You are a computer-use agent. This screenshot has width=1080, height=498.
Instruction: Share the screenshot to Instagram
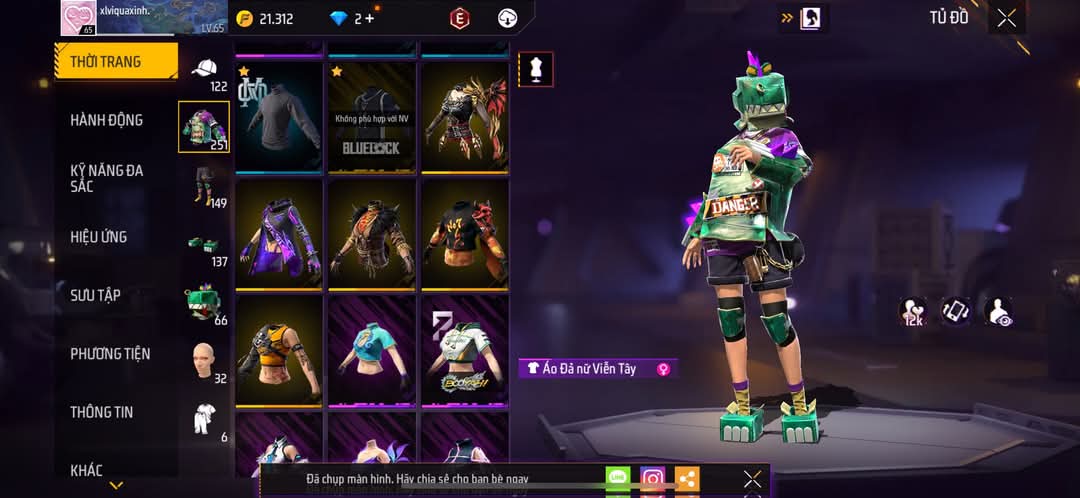(x=653, y=479)
